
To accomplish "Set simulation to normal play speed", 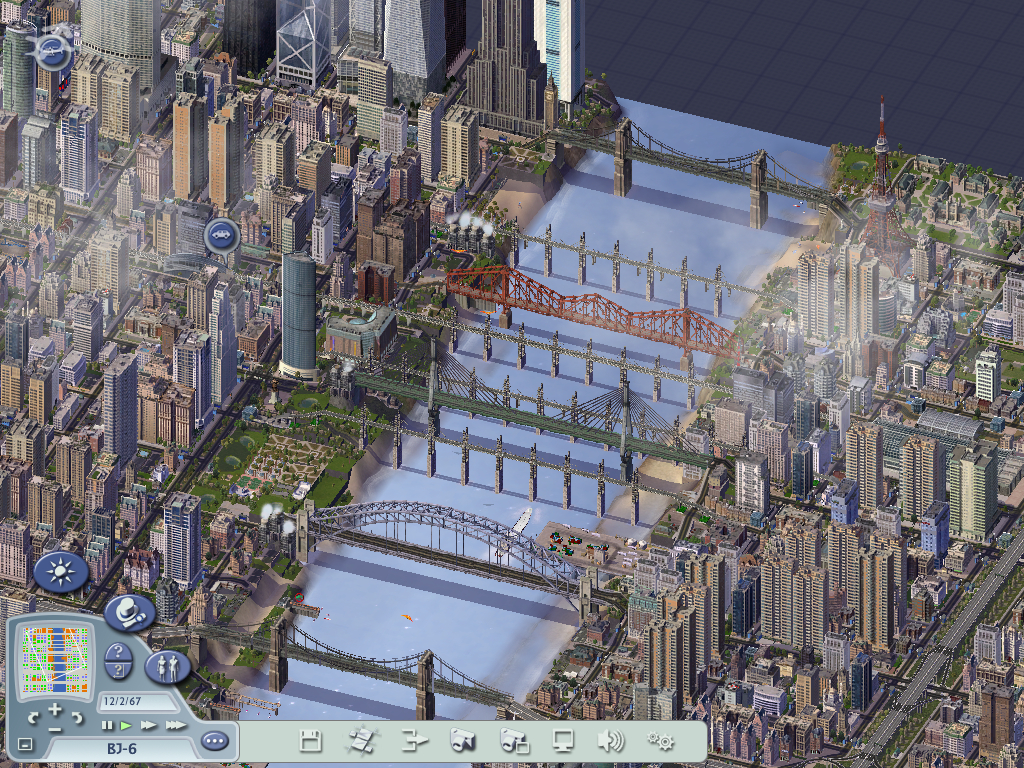I will click(126, 725).
